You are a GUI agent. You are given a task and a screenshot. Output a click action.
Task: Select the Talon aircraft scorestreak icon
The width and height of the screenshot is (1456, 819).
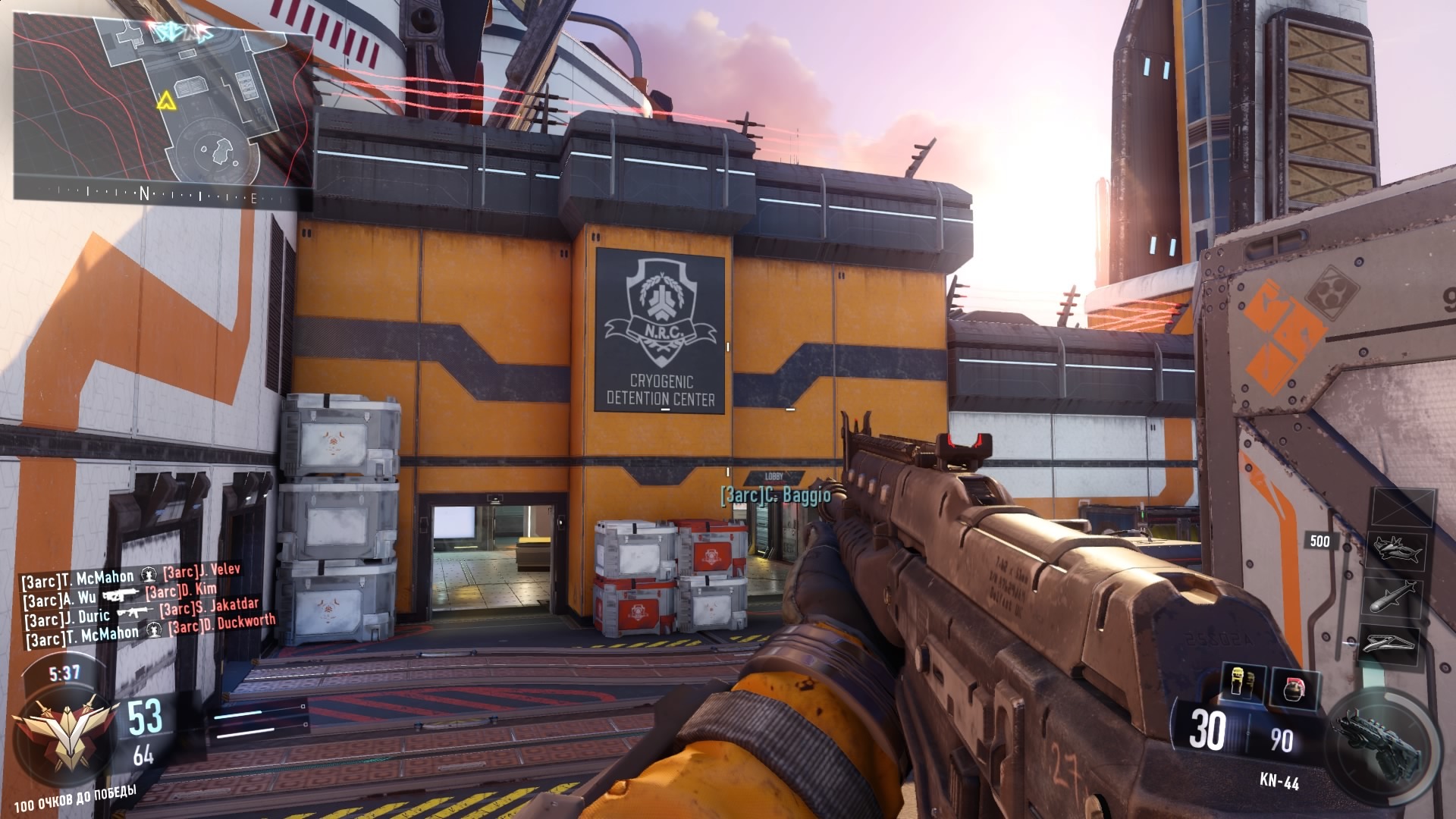(1398, 549)
